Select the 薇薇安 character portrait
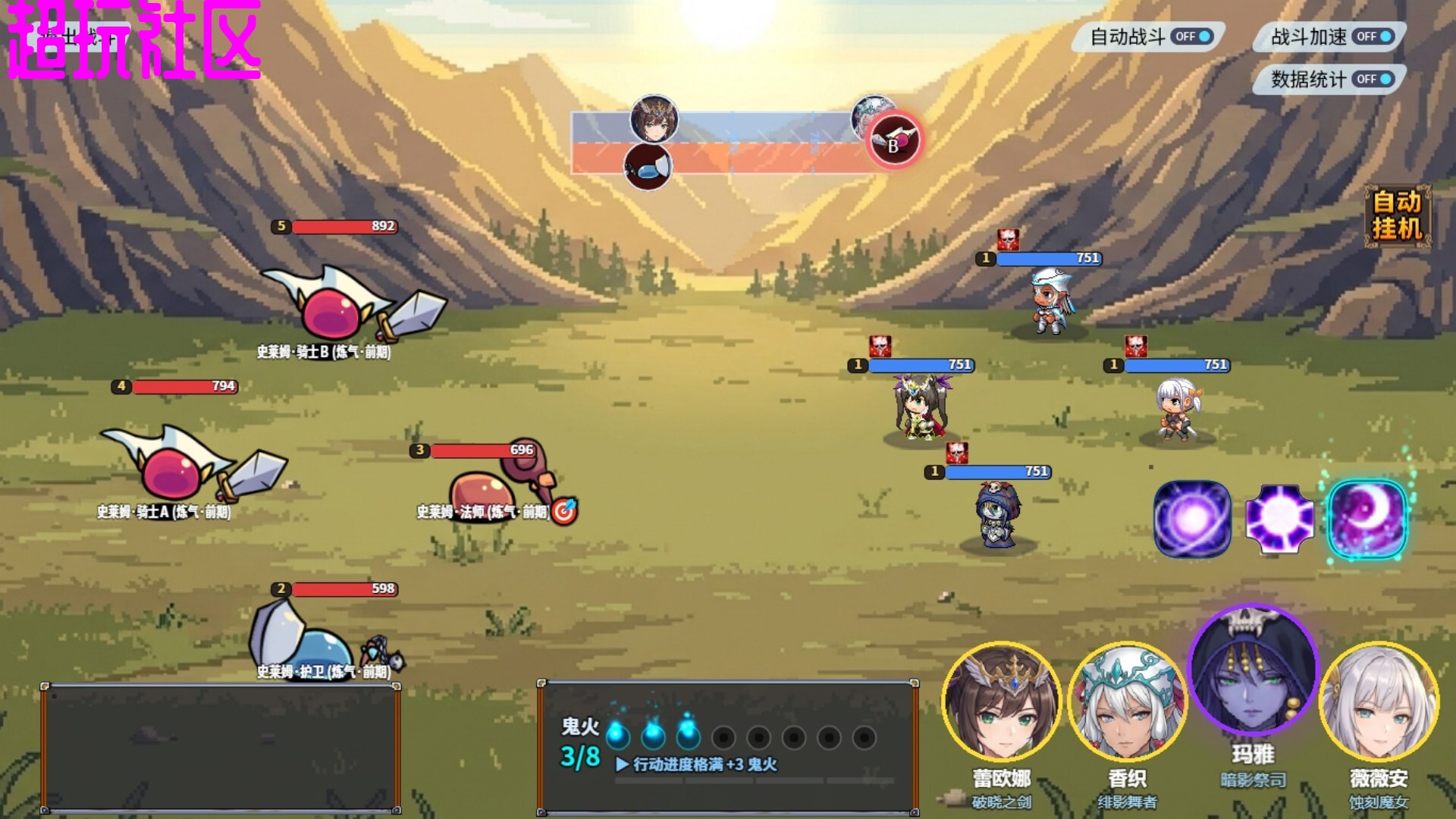 tap(1379, 701)
